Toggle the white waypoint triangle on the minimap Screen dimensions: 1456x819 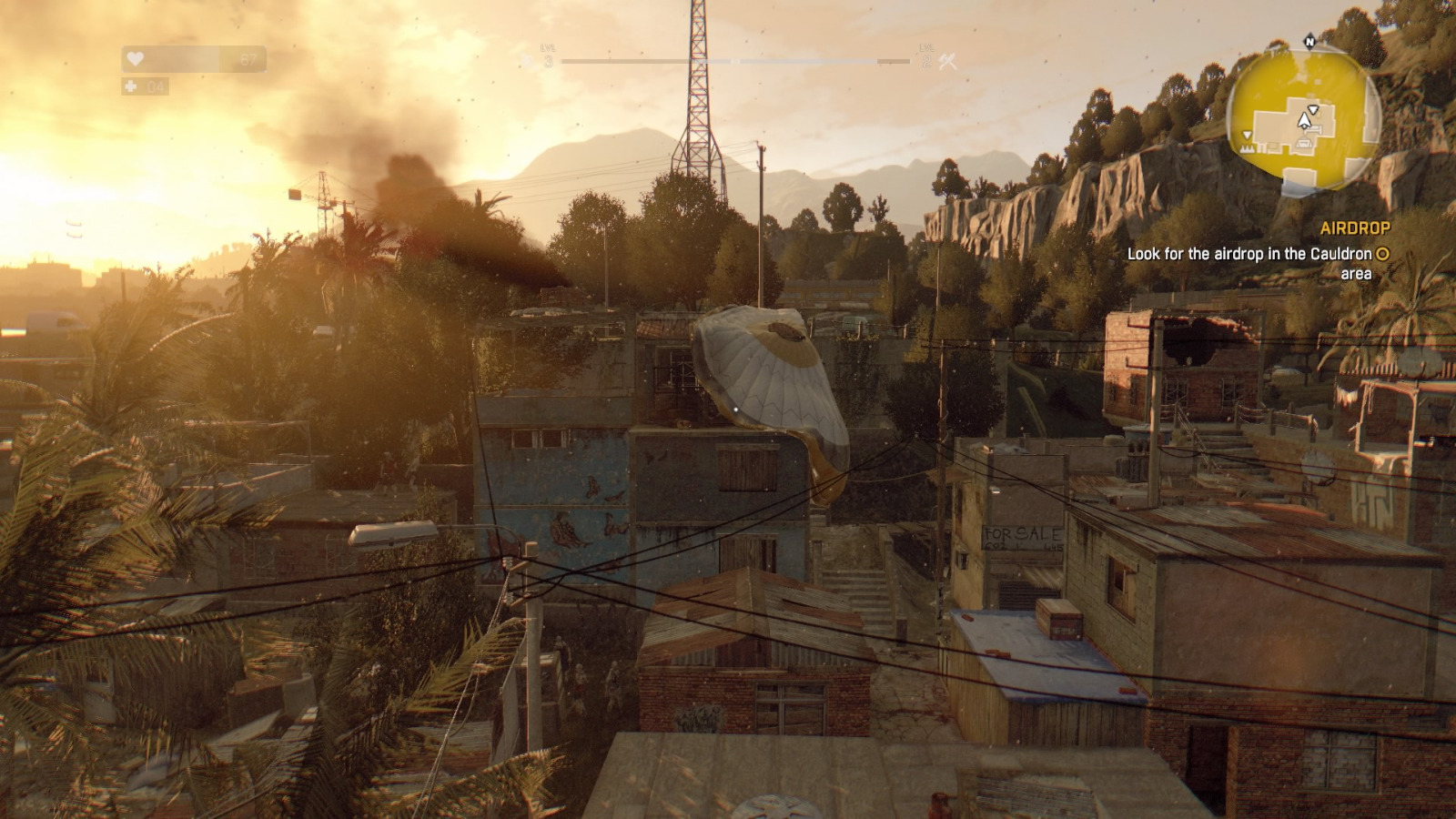[x=1313, y=109]
